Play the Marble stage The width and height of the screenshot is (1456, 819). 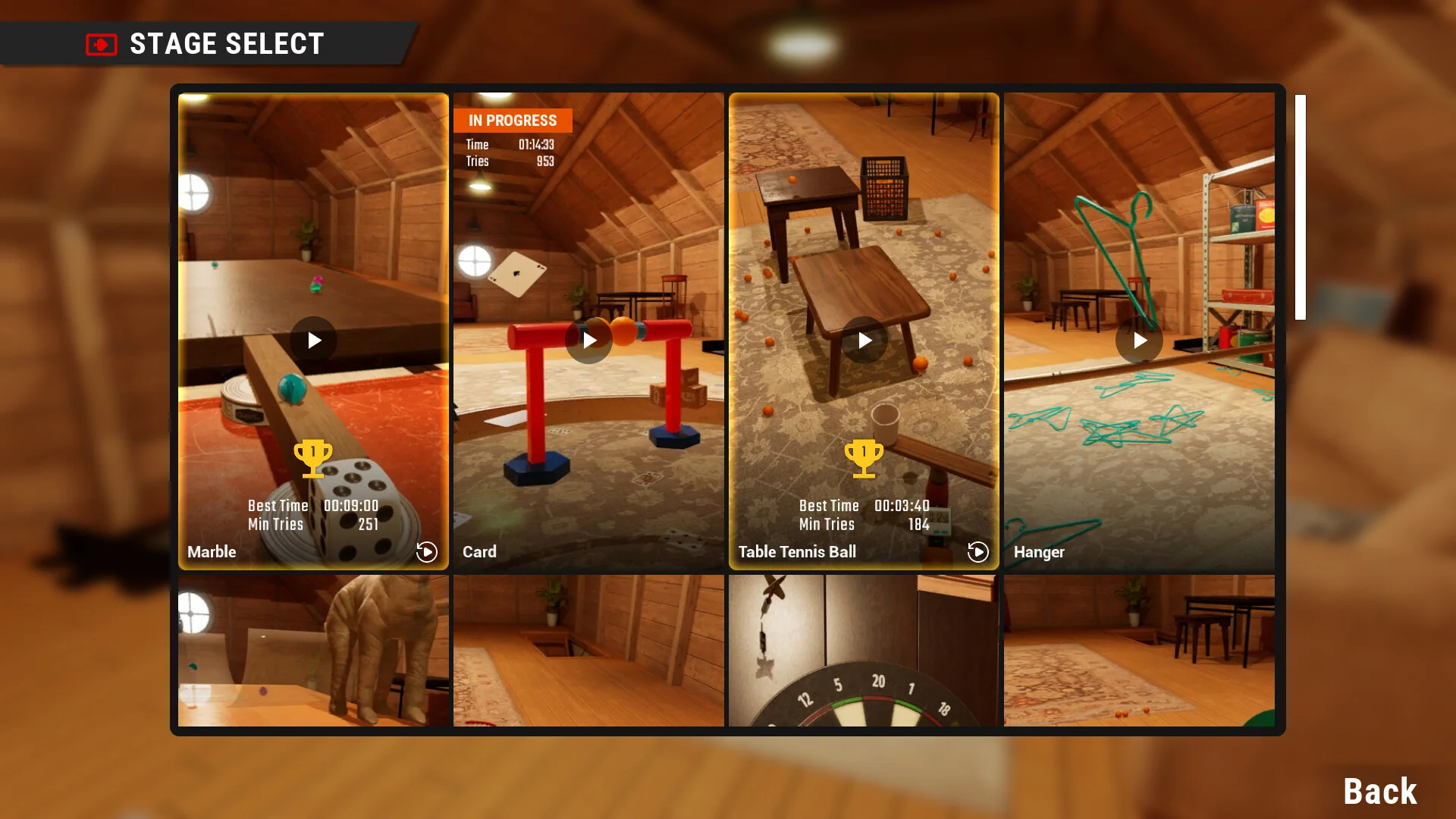pyautogui.click(x=313, y=340)
